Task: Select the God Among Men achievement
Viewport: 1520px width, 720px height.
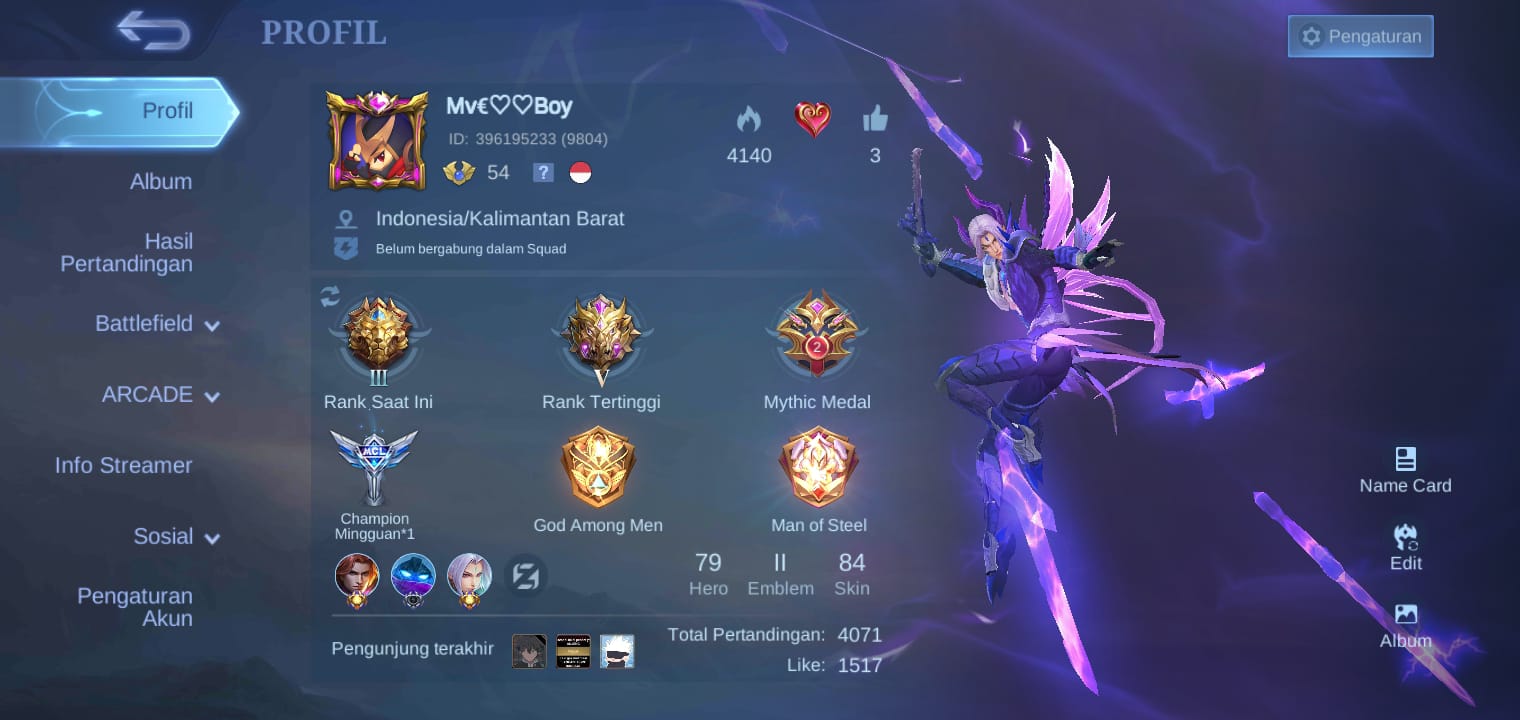Action: pyautogui.click(x=598, y=468)
